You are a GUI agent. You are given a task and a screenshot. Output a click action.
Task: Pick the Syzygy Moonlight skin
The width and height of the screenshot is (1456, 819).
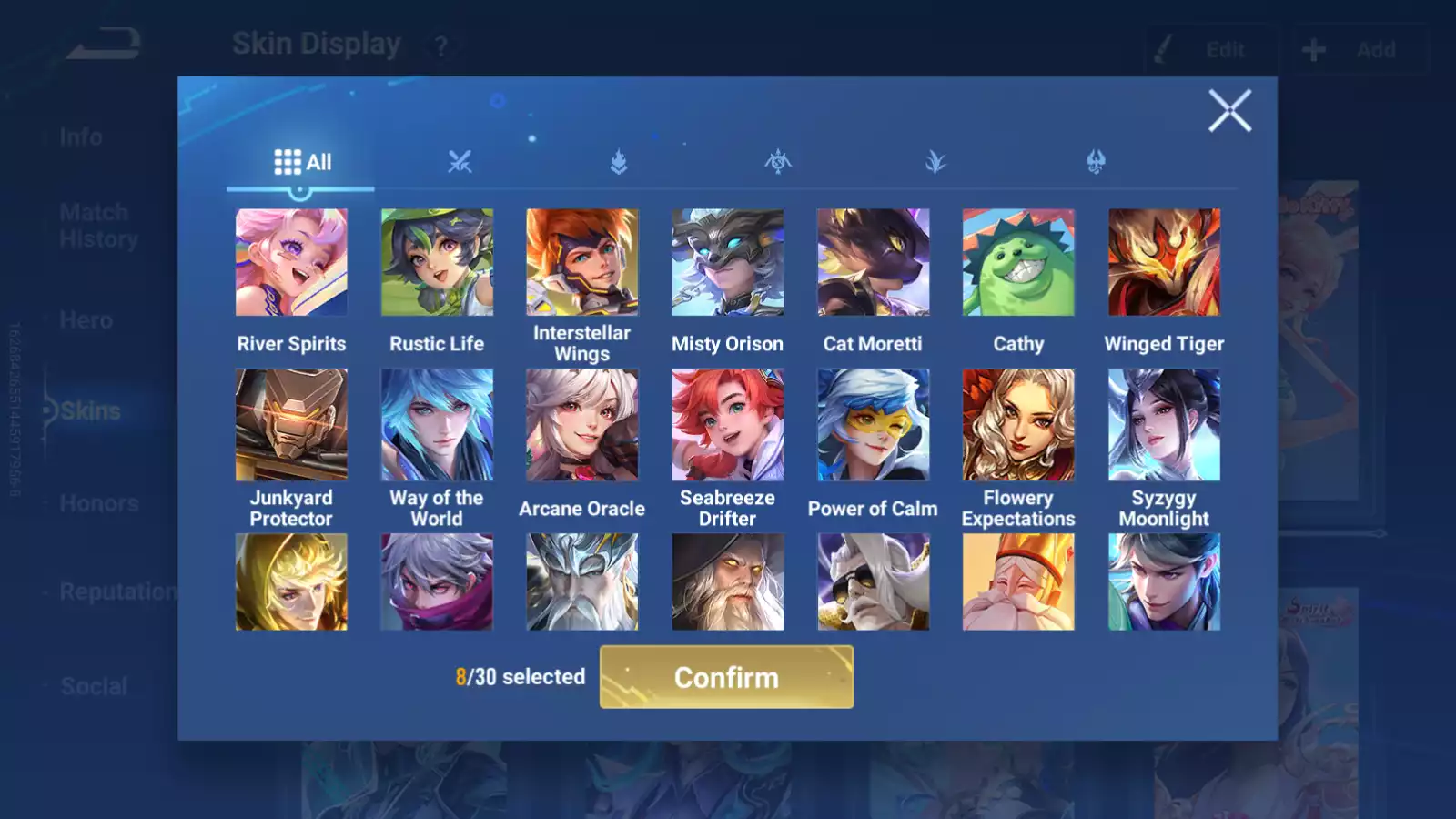pos(1164,425)
